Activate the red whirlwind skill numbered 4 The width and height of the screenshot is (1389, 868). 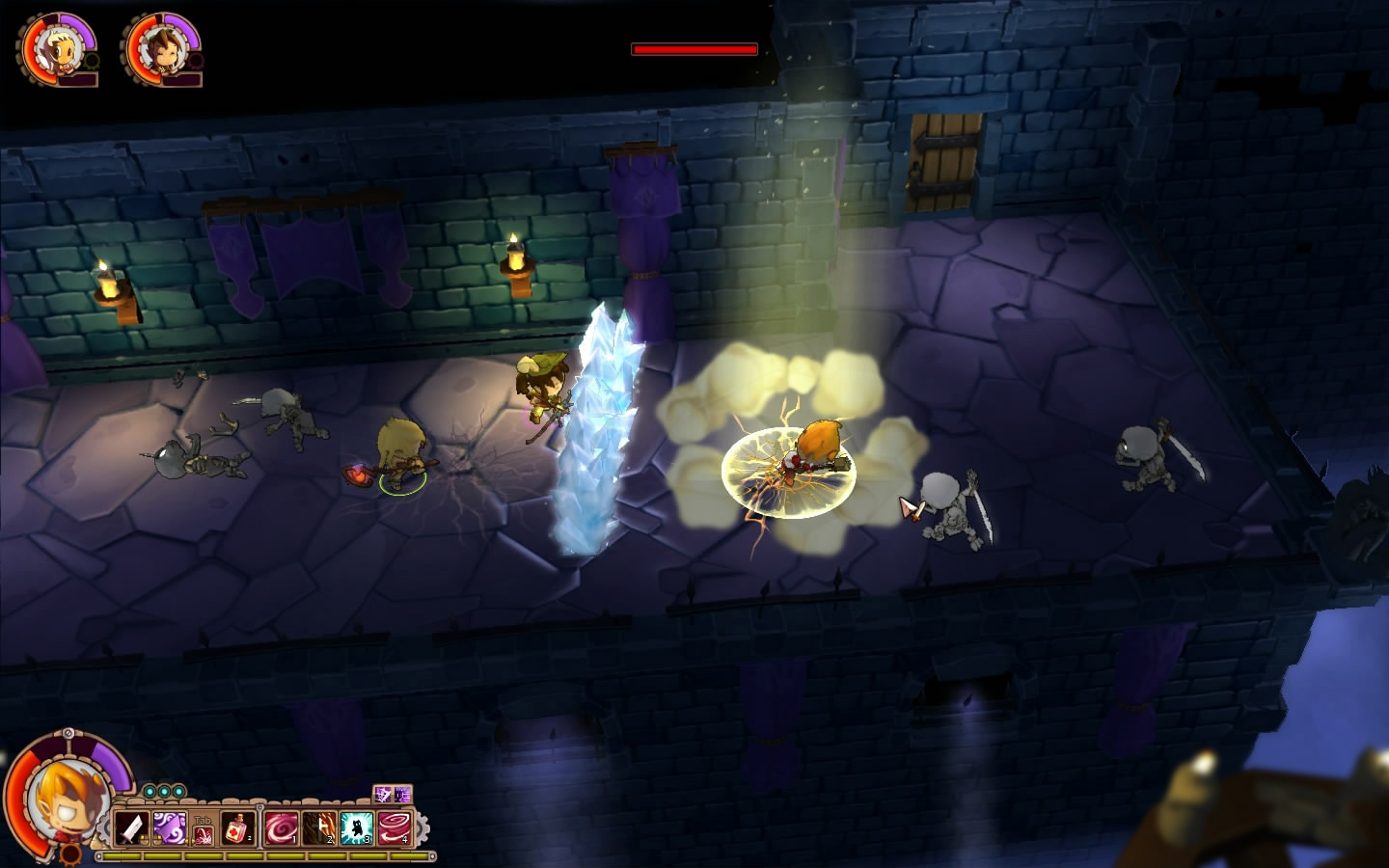point(394,828)
